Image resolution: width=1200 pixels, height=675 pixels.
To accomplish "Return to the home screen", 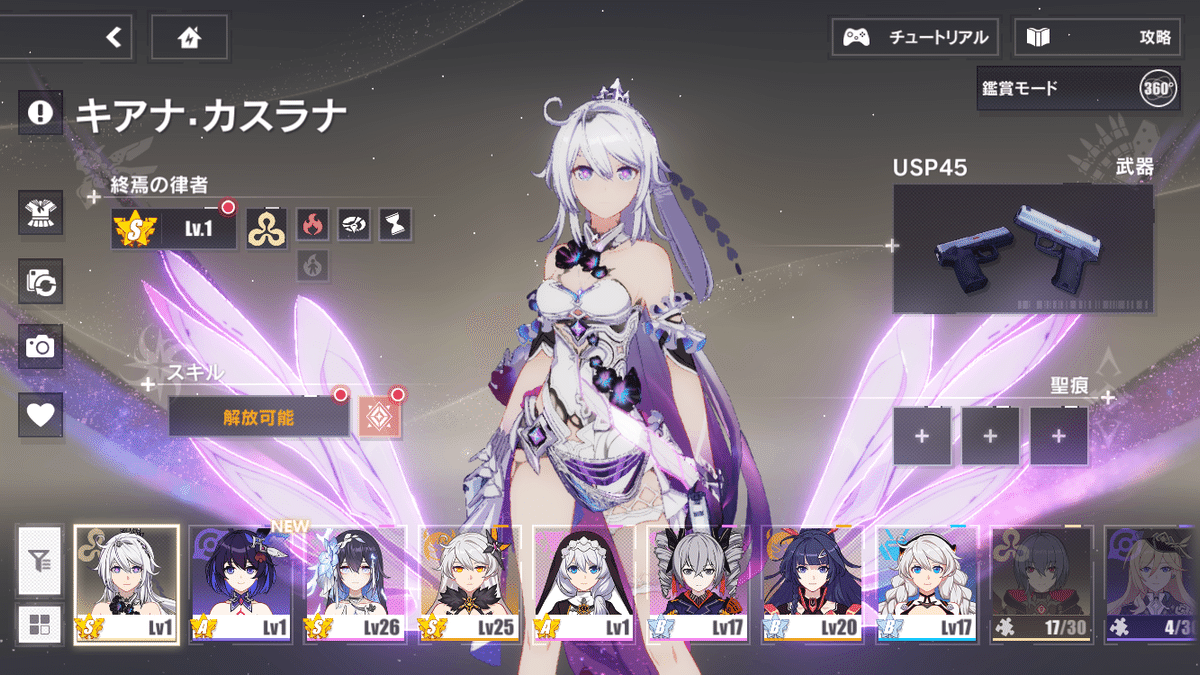I will (x=189, y=38).
